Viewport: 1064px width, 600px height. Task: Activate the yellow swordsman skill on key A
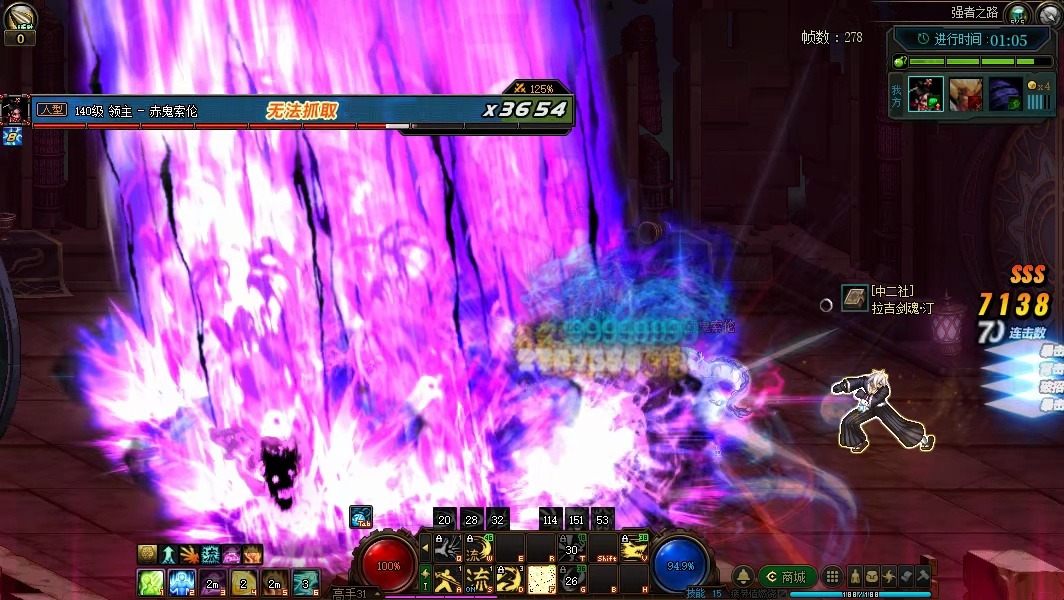(x=447, y=578)
